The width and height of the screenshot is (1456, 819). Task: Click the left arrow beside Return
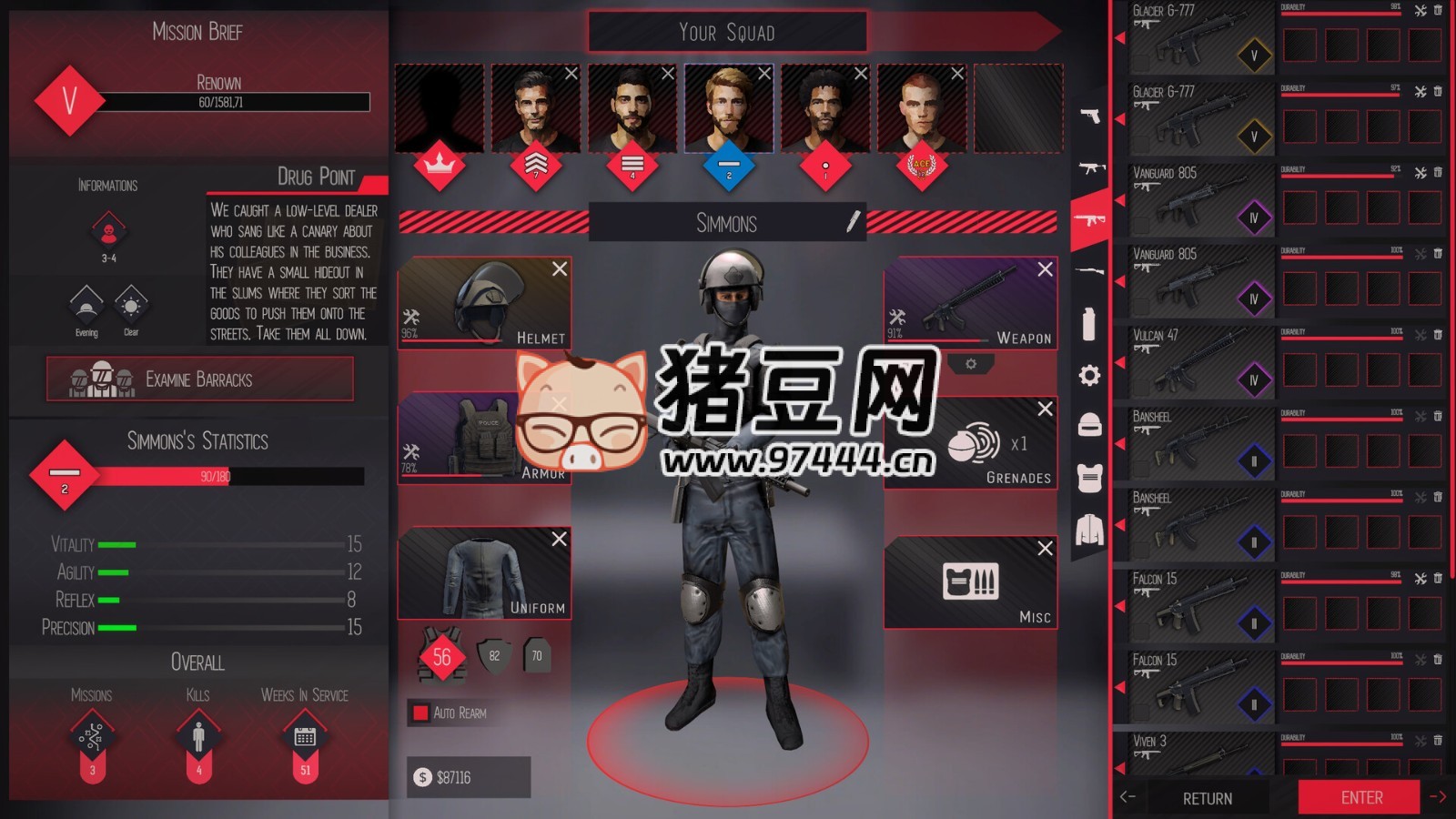coord(1128,798)
